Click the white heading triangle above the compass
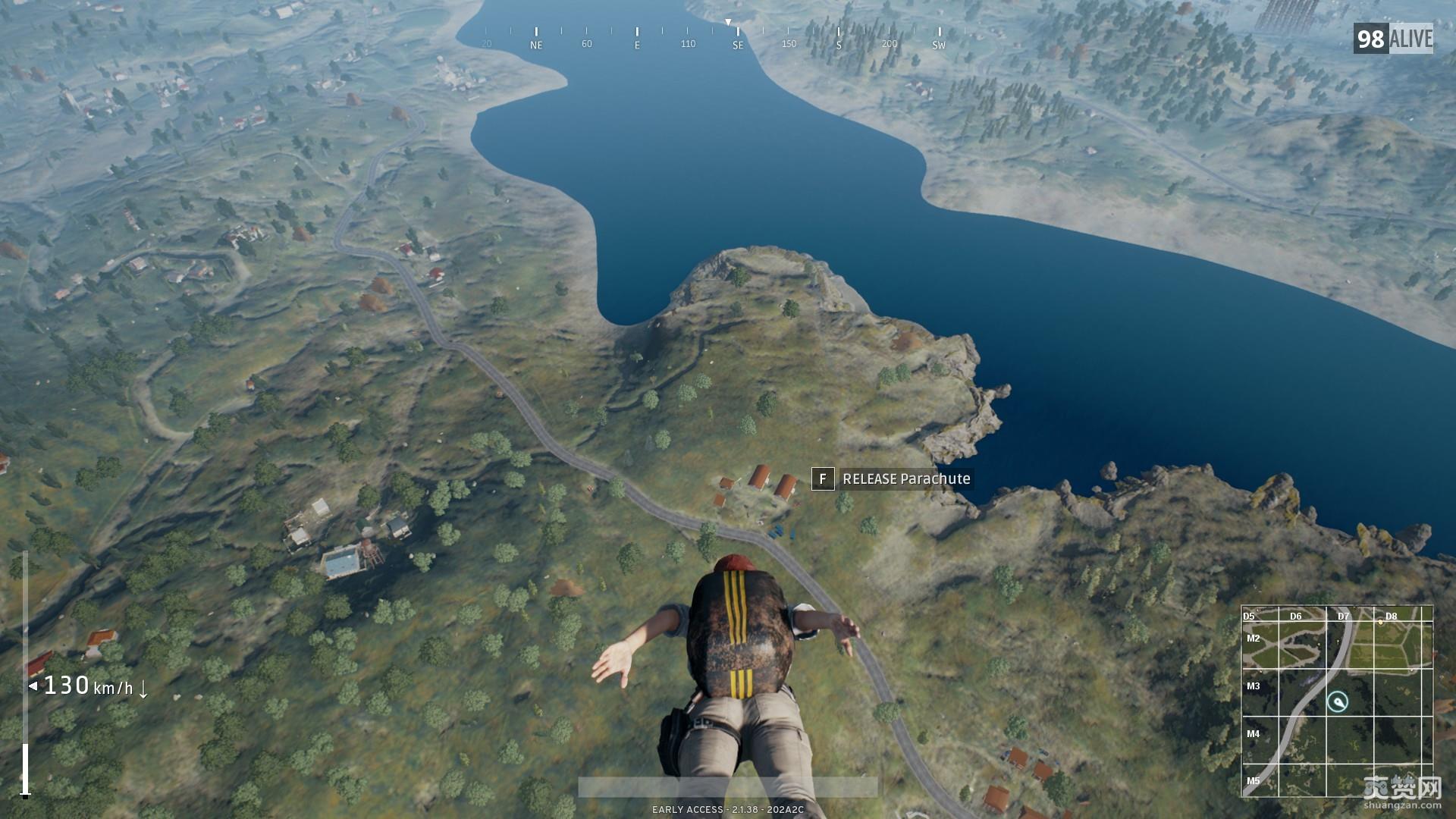Image resolution: width=1456 pixels, height=819 pixels. click(x=728, y=23)
